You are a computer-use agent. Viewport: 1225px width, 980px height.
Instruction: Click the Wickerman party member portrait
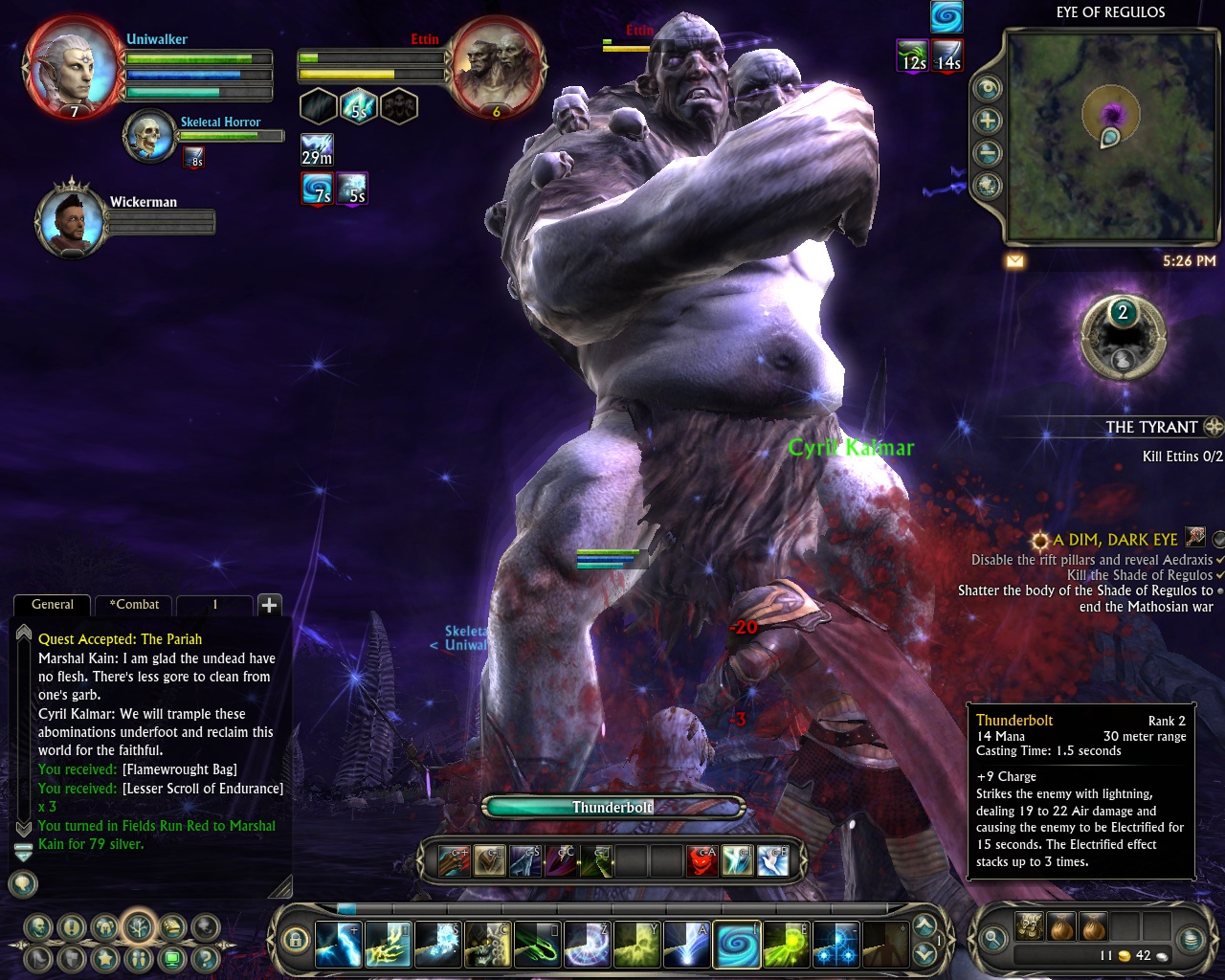(70, 220)
